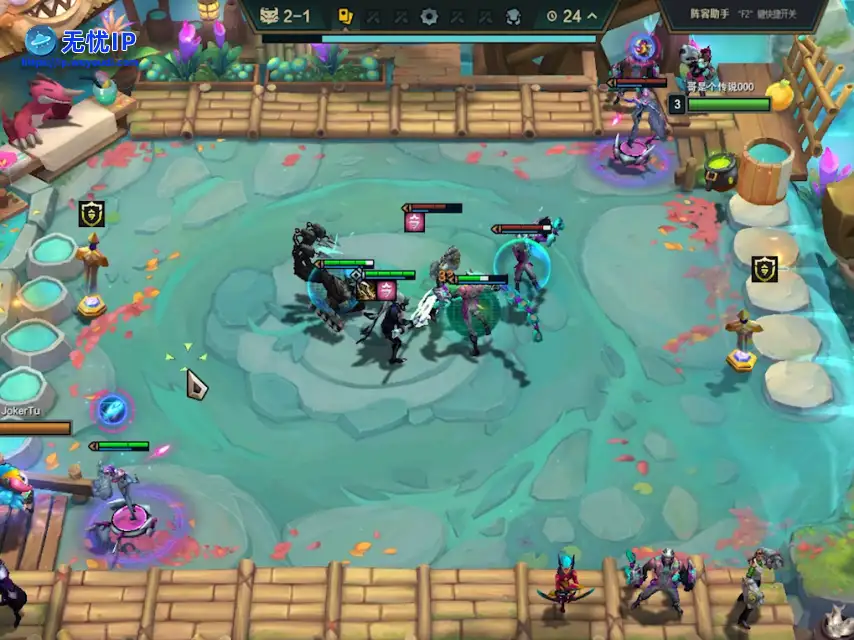
Task: Open the 无忧IP watermark link
Action: [x=79, y=42]
